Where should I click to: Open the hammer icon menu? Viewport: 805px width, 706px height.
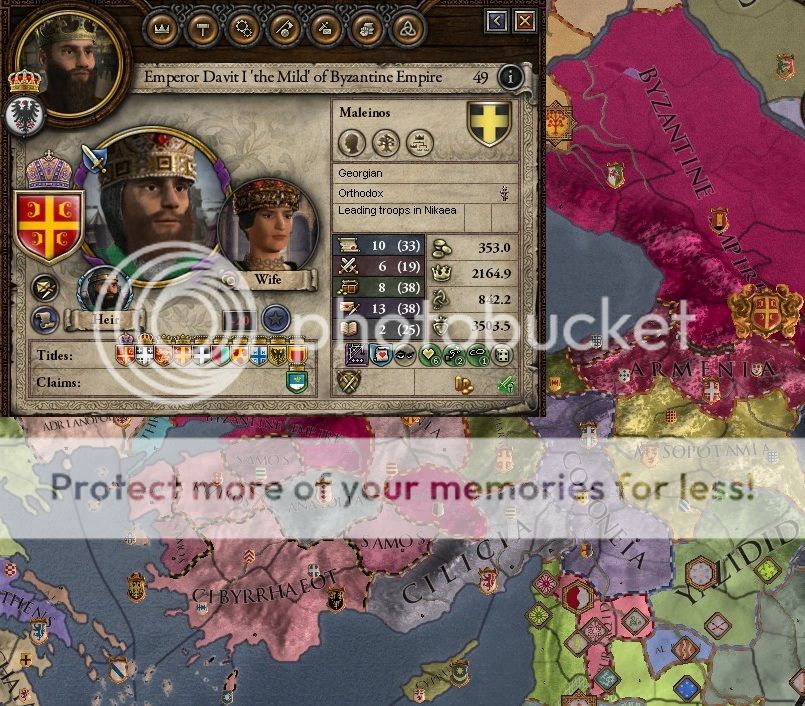point(202,28)
